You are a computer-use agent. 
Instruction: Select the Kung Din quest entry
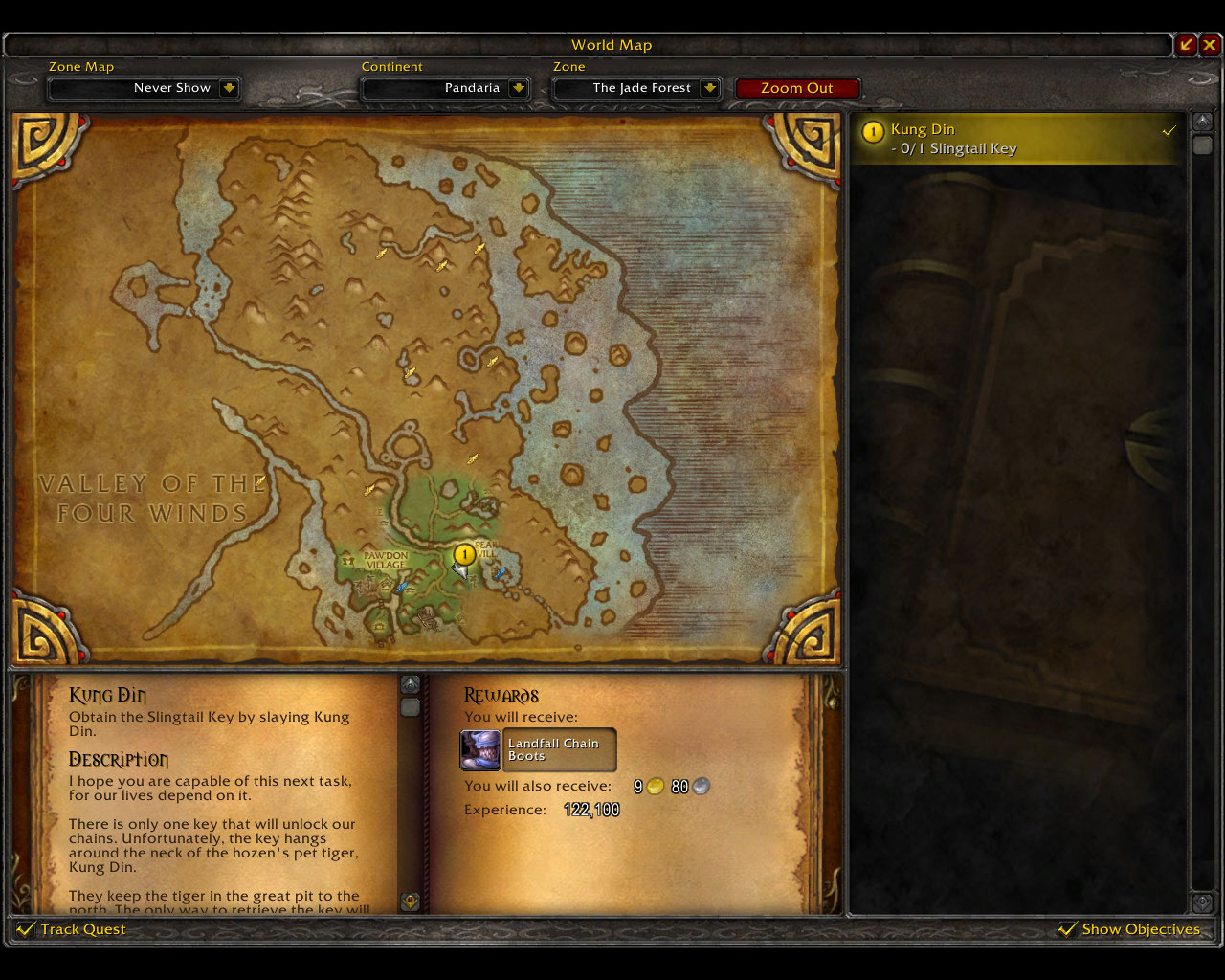click(x=1017, y=139)
